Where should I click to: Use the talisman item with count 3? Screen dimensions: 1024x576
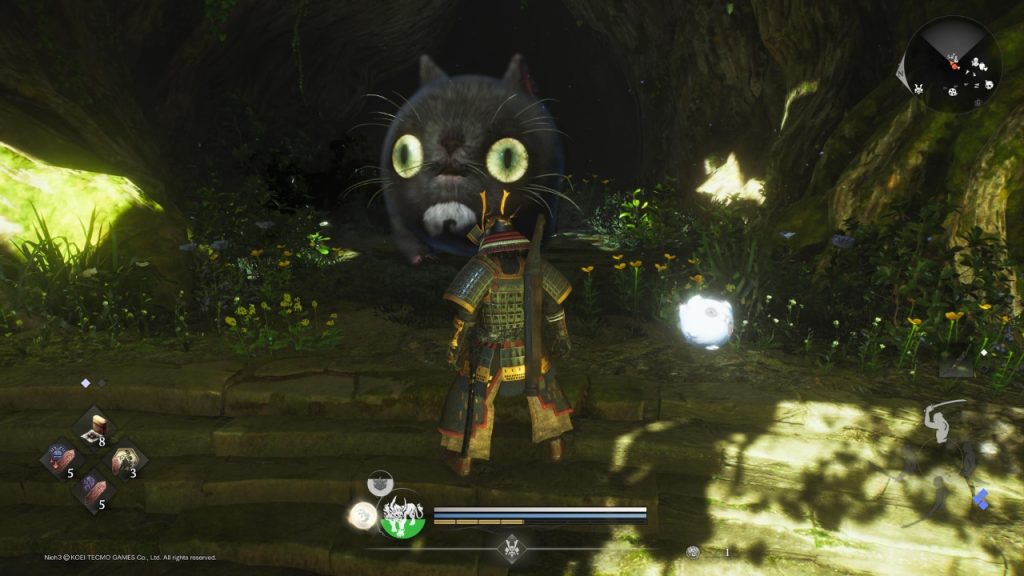126,460
